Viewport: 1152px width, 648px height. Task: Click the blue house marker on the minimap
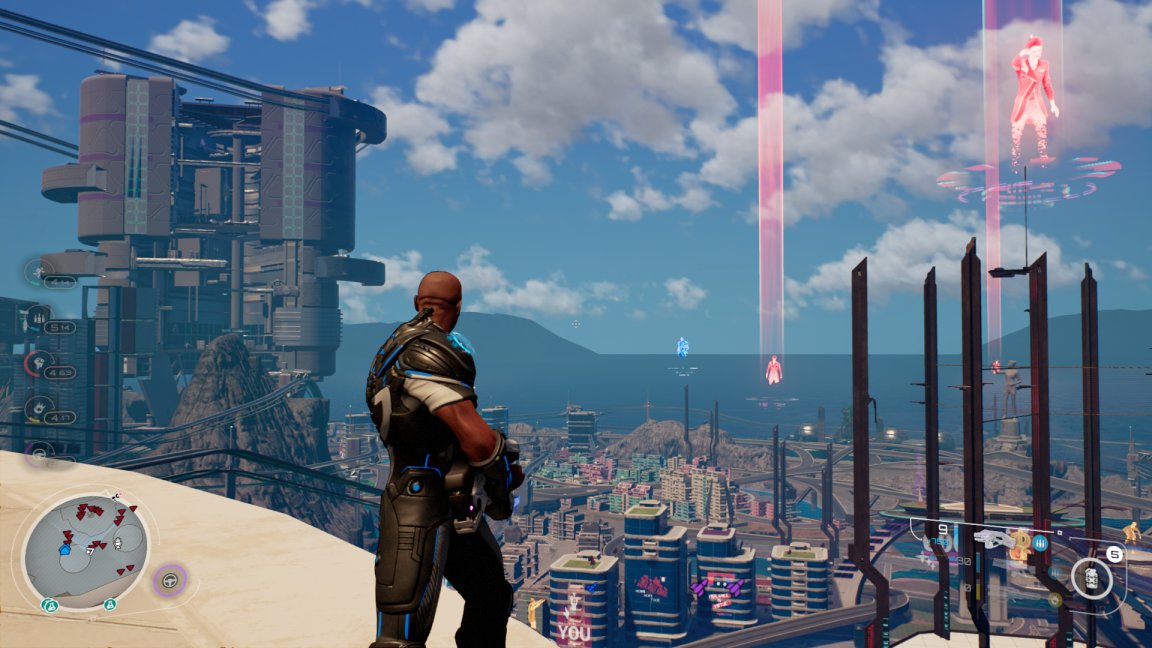pyautogui.click(x=66, y=549)
